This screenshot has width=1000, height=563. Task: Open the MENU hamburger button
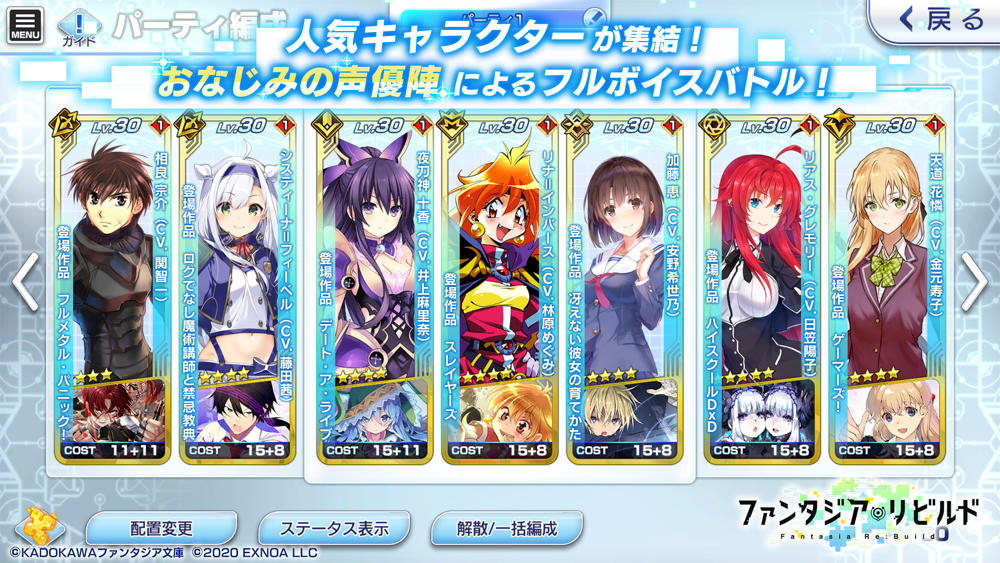26,25
